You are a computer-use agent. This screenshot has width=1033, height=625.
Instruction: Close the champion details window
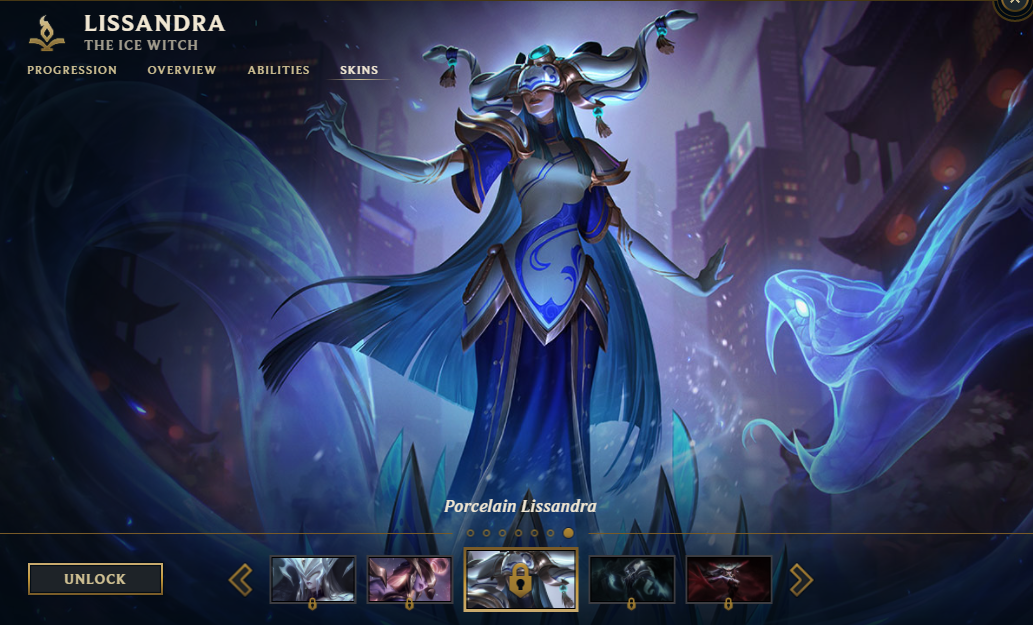tap(1016, 4)
